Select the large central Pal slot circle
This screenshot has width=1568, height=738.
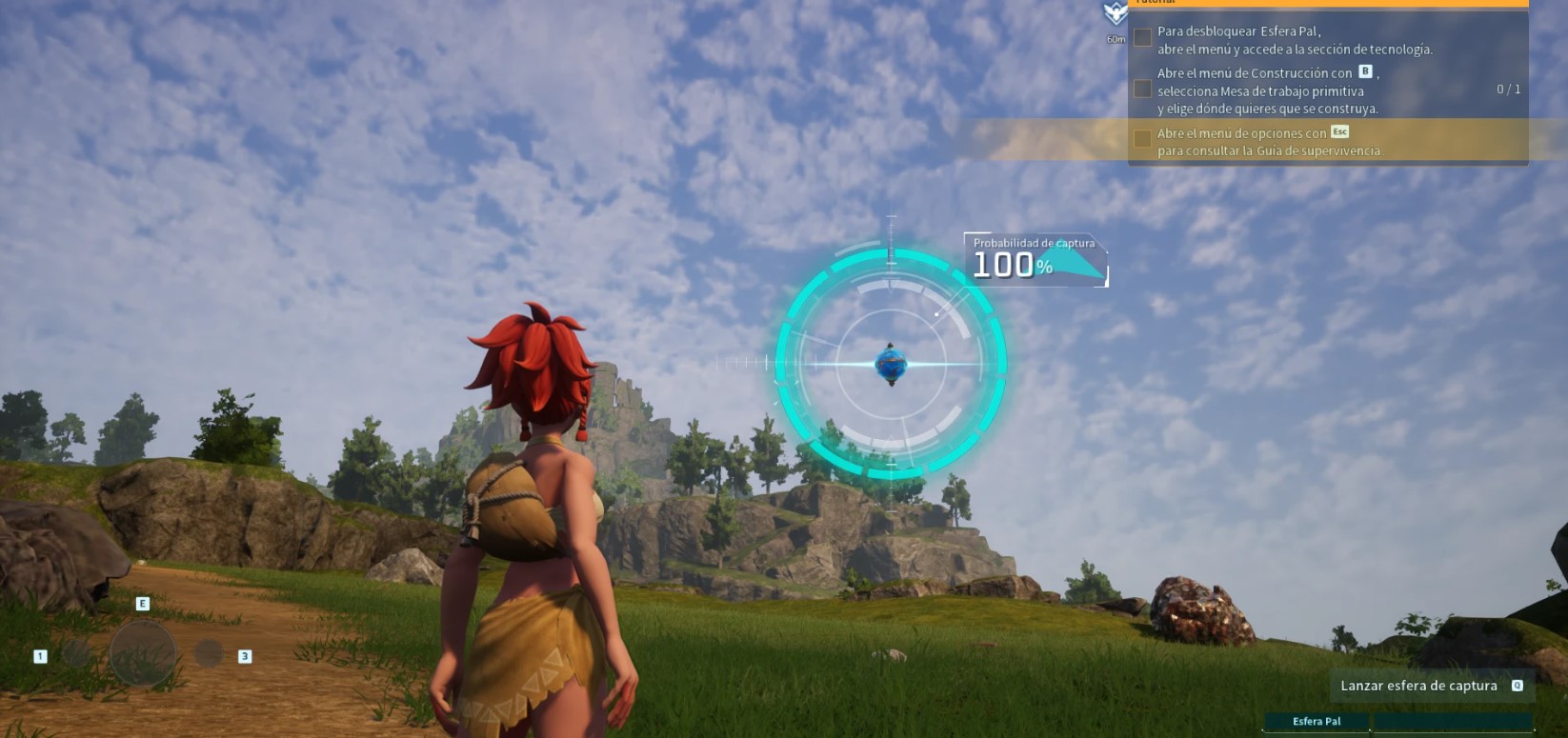(x=143, y=653)
